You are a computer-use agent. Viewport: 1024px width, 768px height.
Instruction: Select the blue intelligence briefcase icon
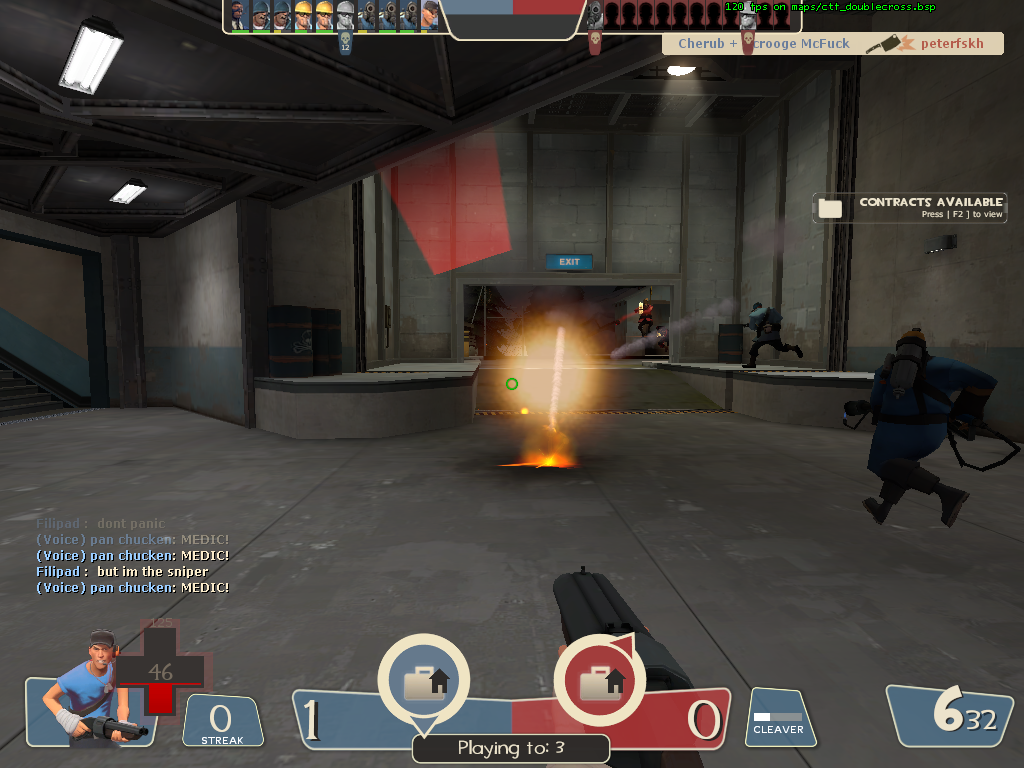point(423,682)
